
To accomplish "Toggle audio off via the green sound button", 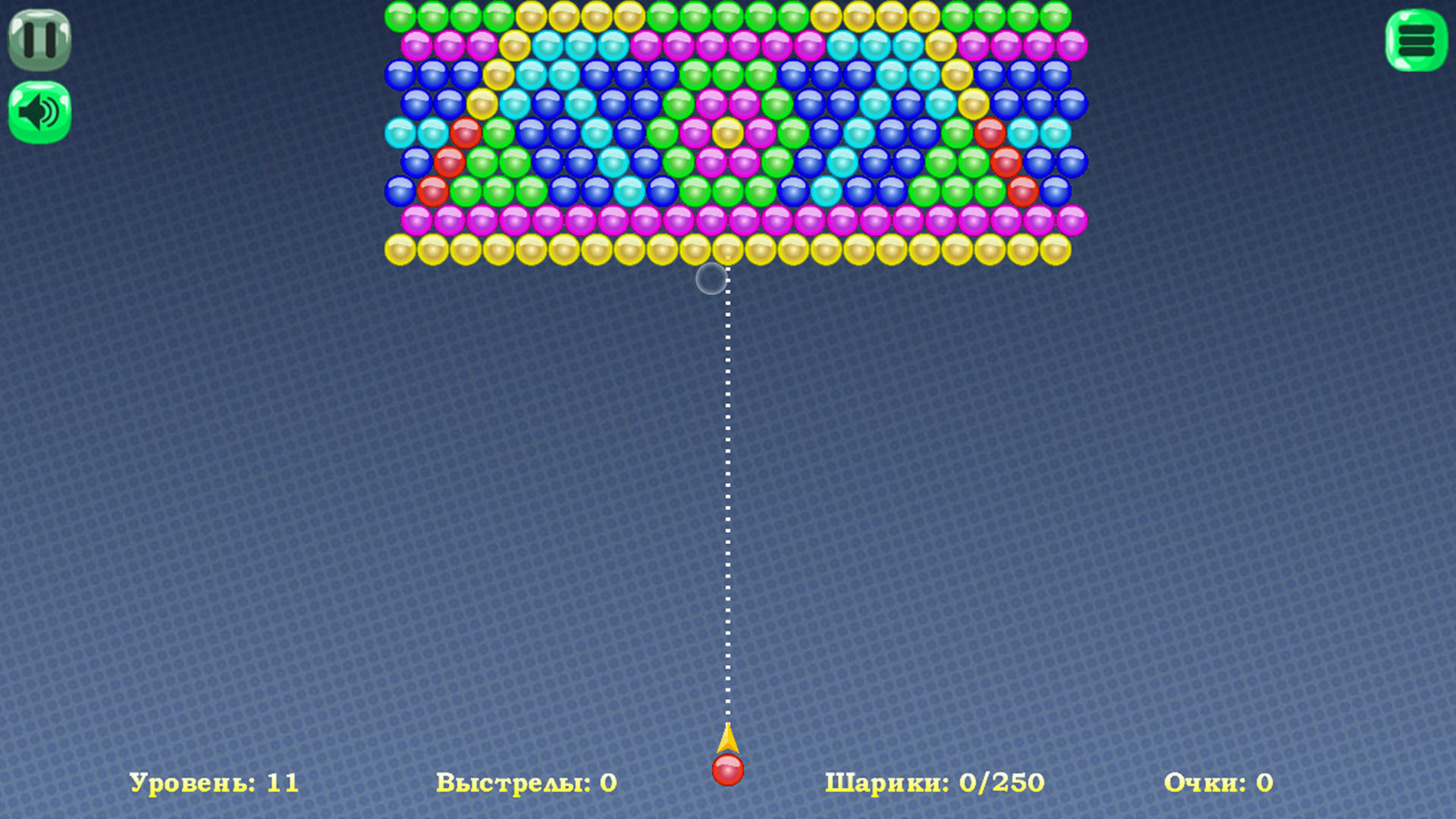I will pos(39,110).
